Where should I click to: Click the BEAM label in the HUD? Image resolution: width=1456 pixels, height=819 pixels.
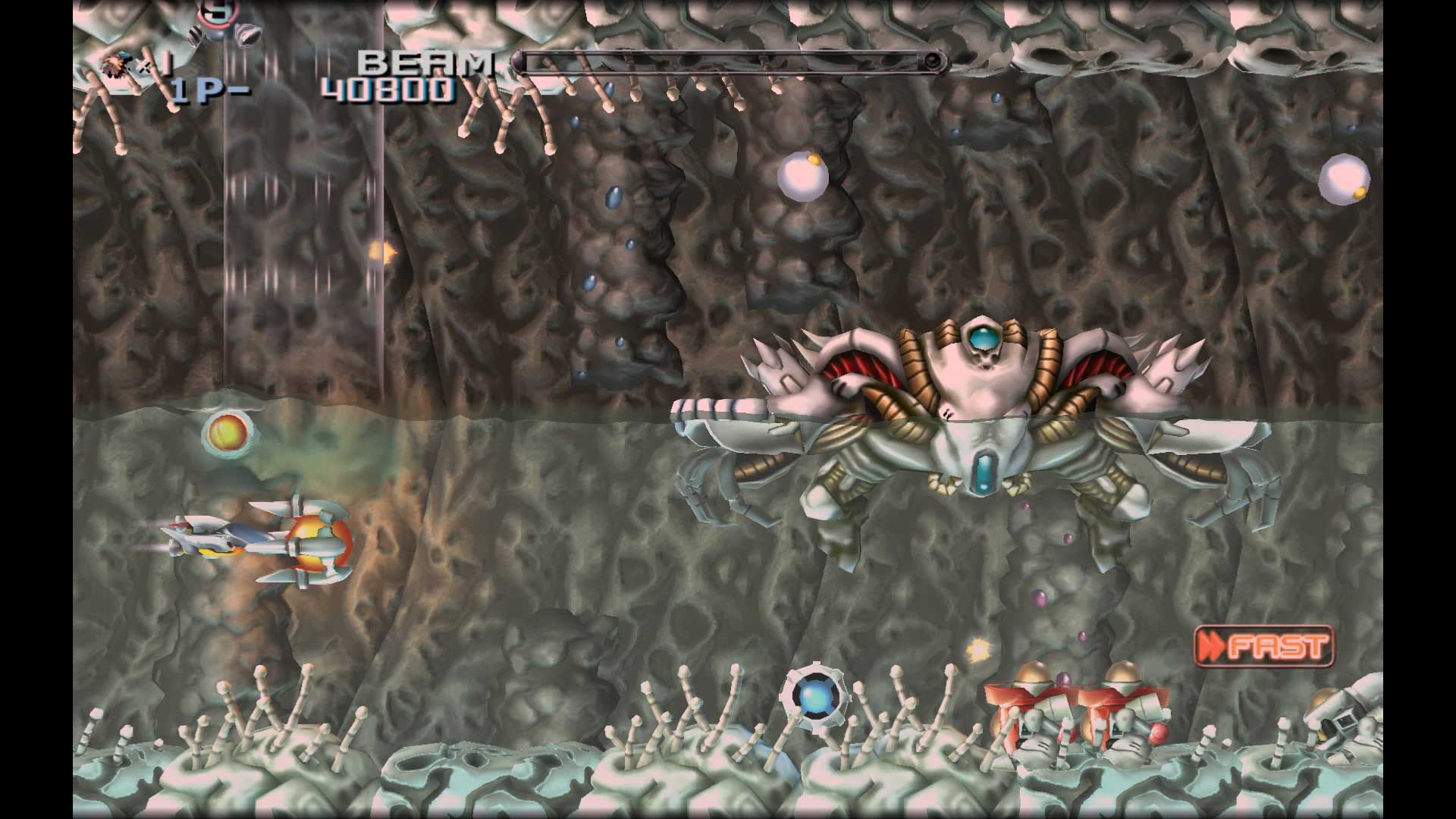click(x=426, y=64)
